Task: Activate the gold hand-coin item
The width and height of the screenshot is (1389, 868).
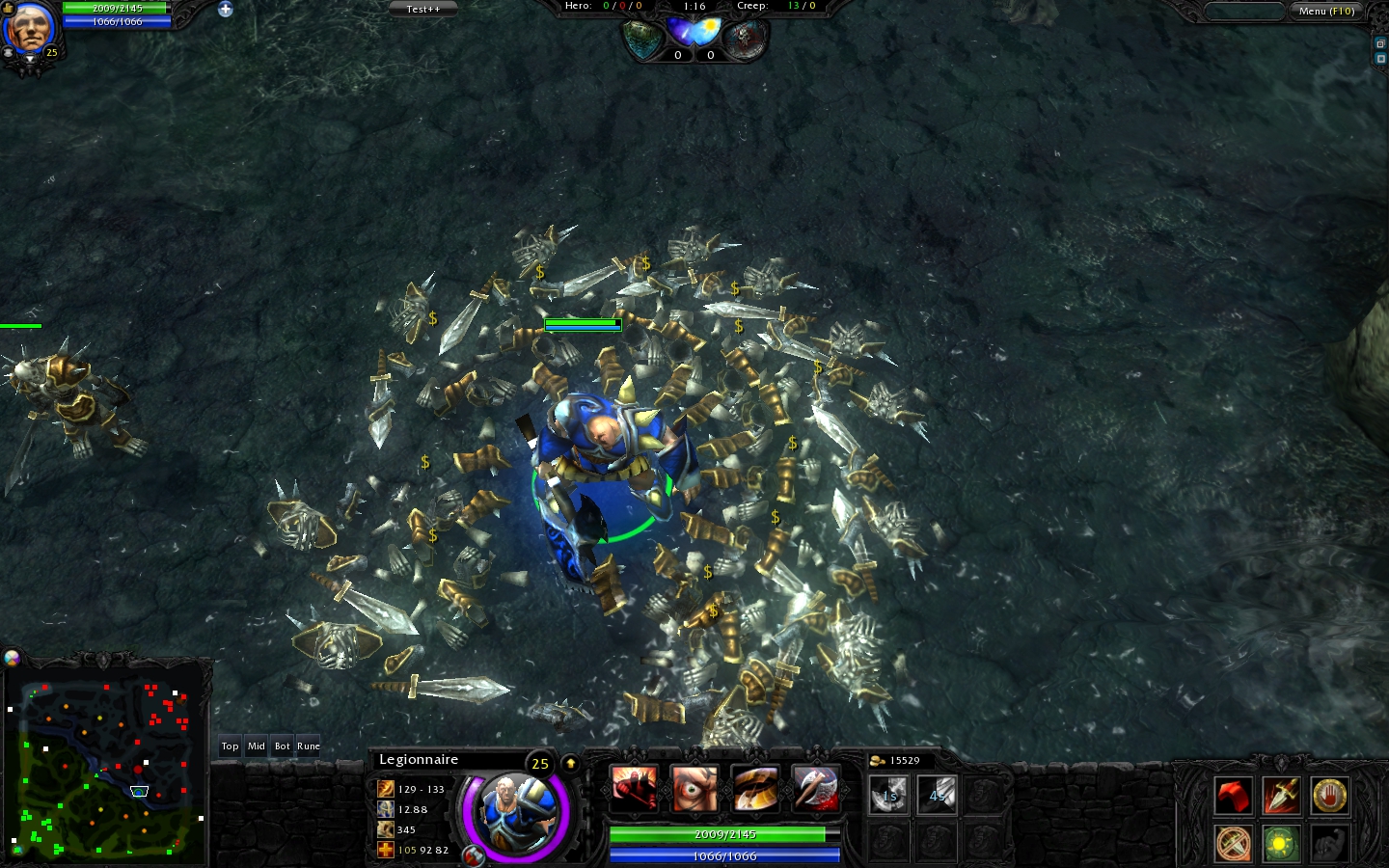Action: pyautogui.click(x=1329, y=796)
